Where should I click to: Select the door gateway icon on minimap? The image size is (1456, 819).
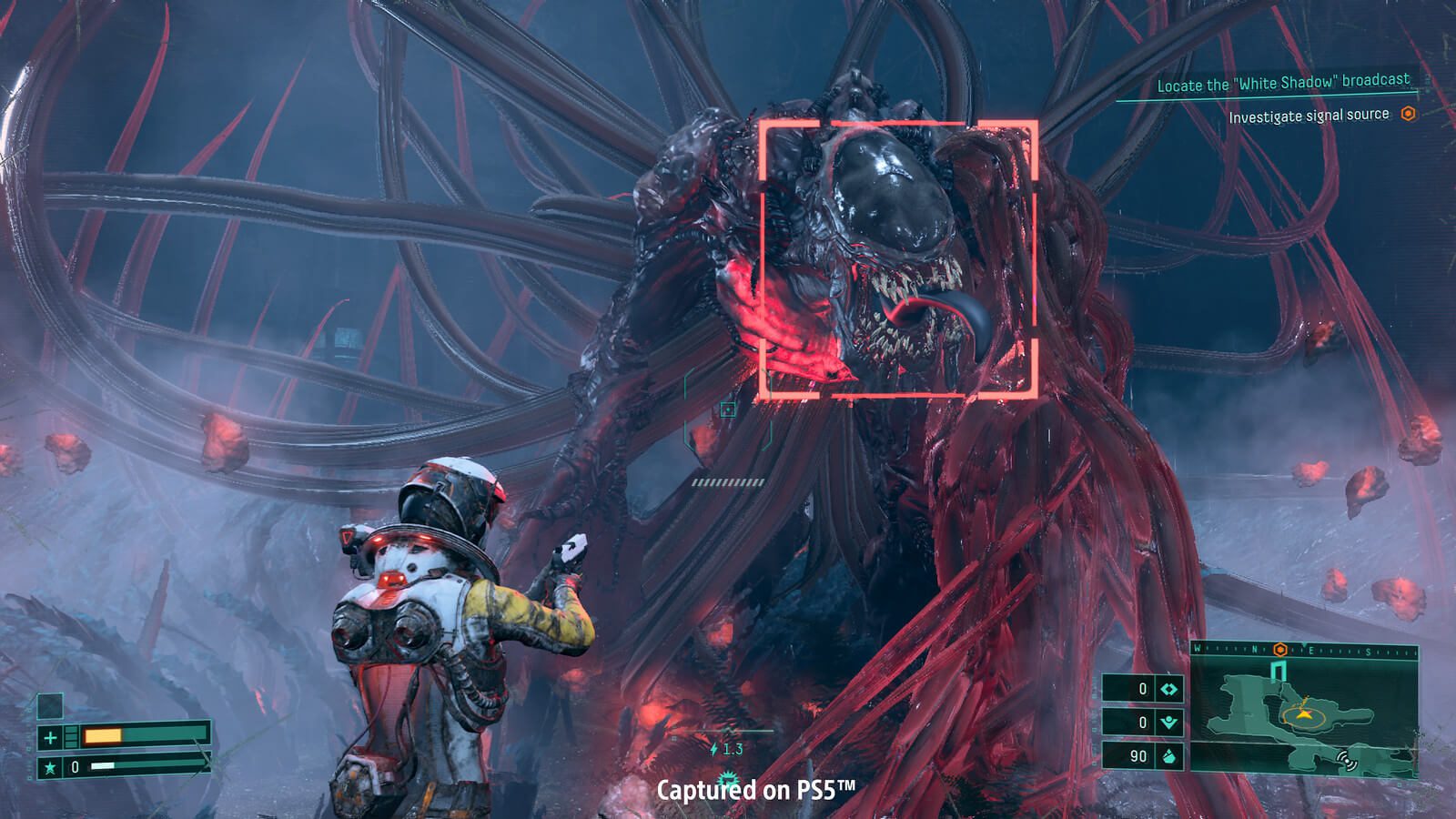coord(1278,671)
